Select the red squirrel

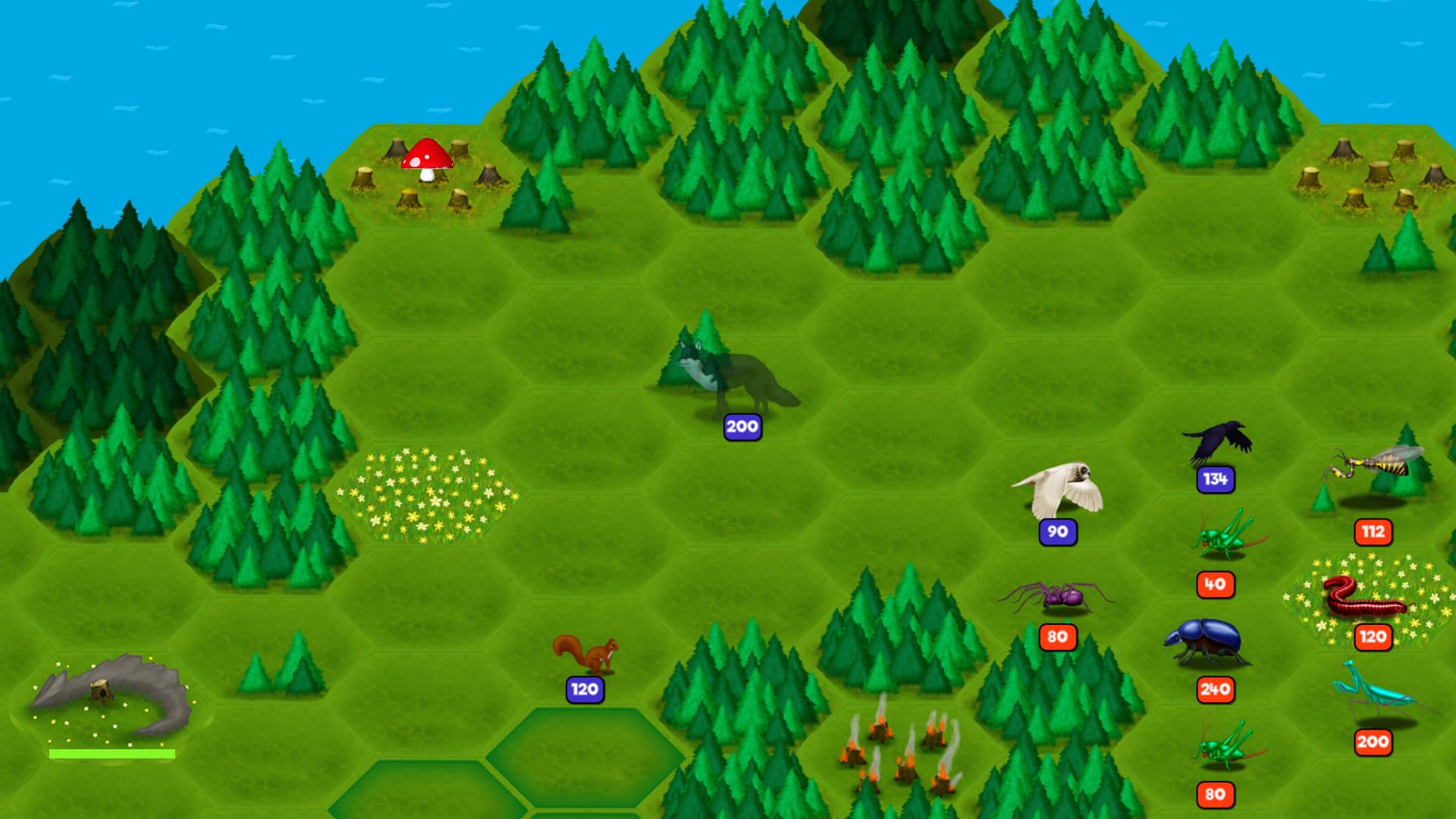(x=588, y=652)
